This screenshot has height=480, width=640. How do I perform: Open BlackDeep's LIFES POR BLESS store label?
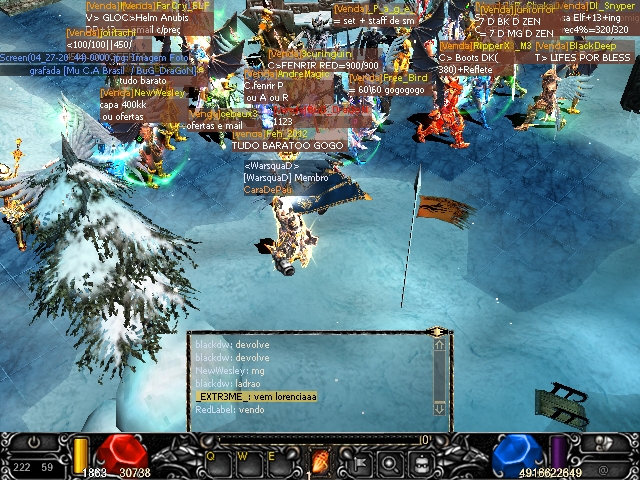pos(582,58)
